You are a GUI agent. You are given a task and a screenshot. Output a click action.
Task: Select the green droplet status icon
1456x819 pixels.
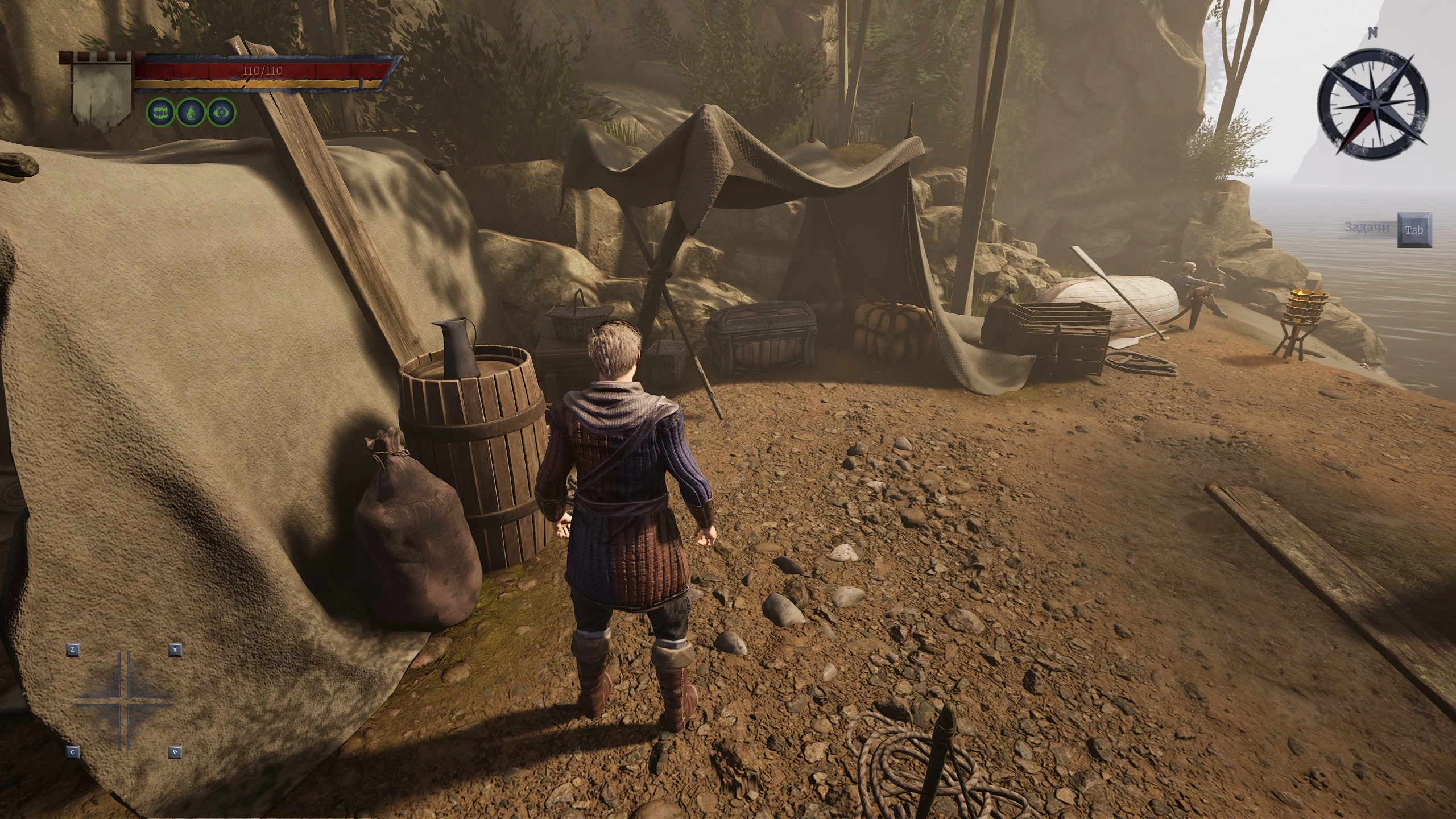coord(191,112)
